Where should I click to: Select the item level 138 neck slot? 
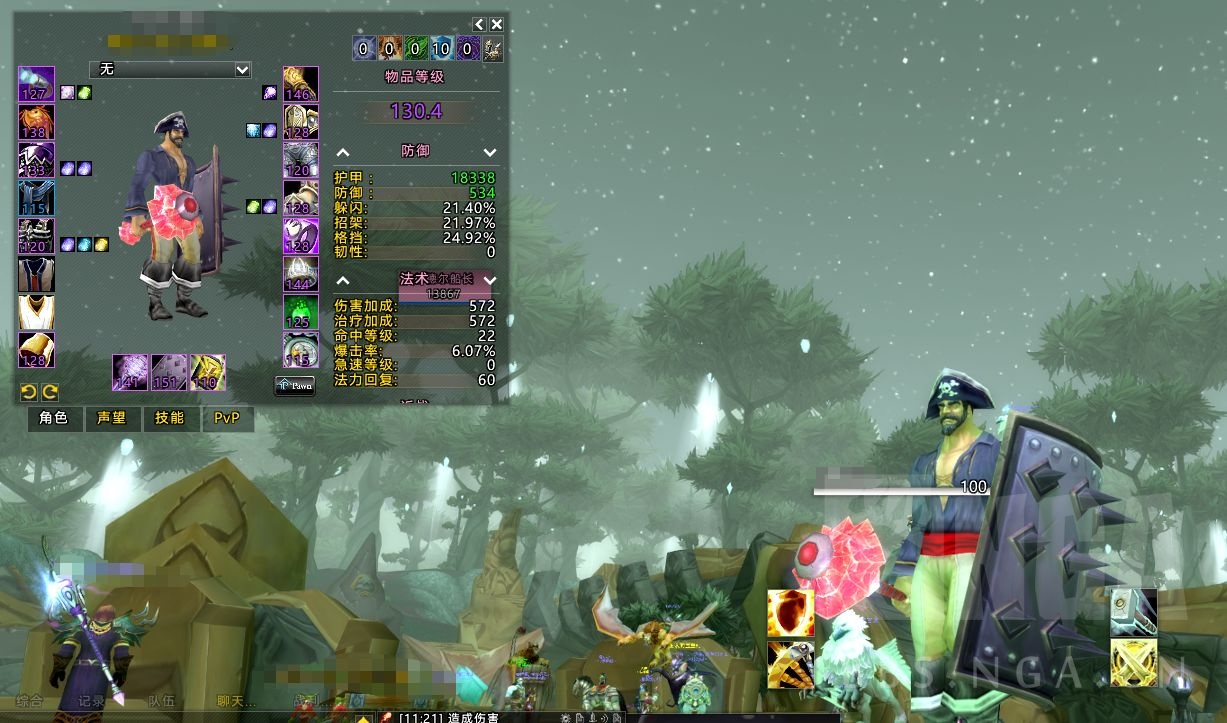coord(36,122)
